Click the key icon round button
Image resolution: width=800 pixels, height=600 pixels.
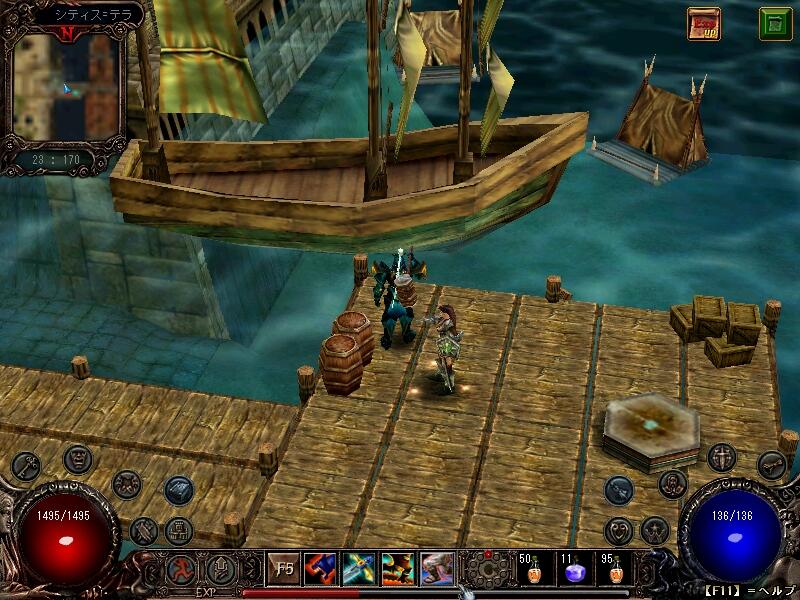coord(26,466)
